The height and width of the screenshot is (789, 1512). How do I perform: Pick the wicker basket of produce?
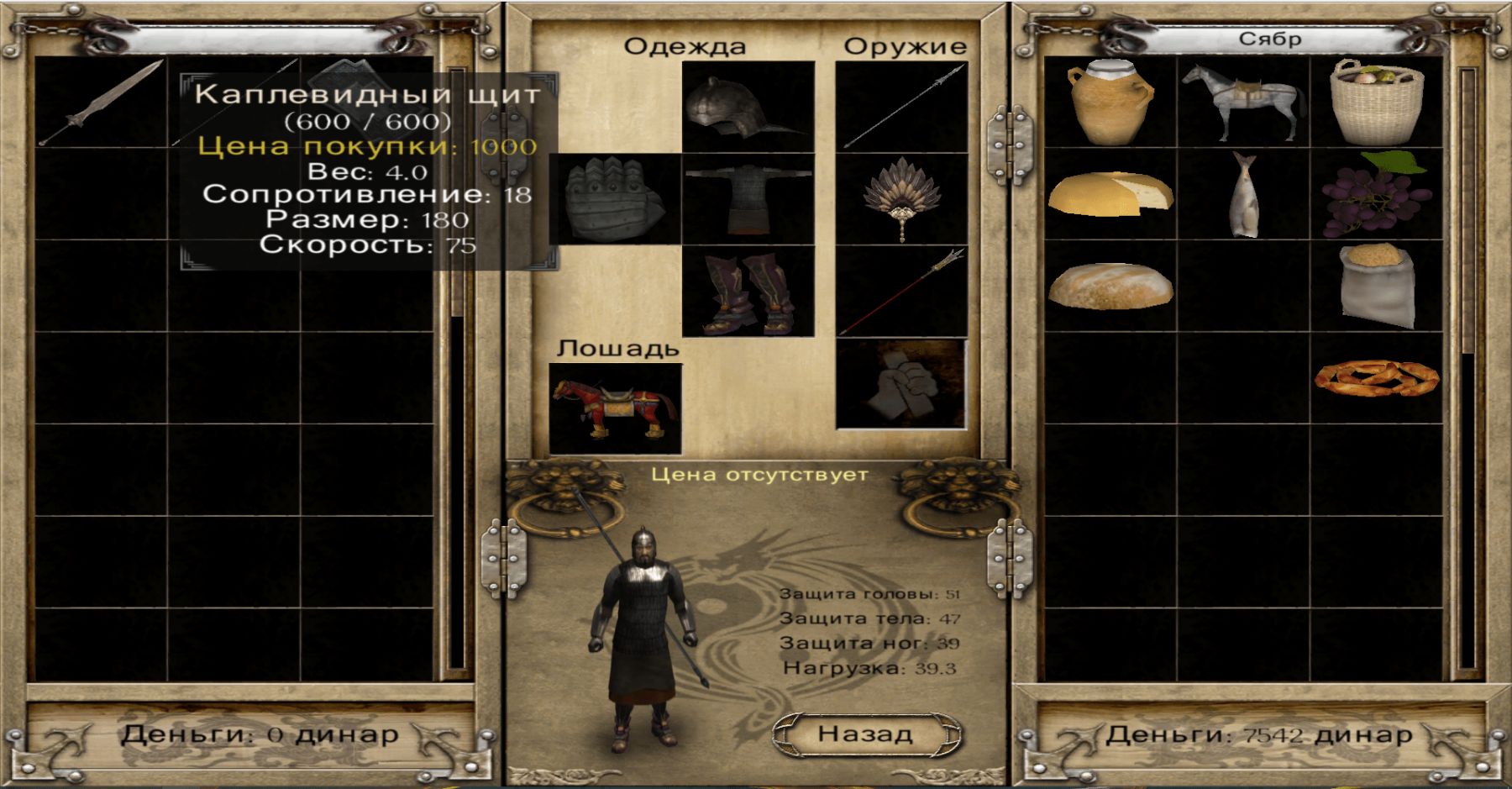1377,103
